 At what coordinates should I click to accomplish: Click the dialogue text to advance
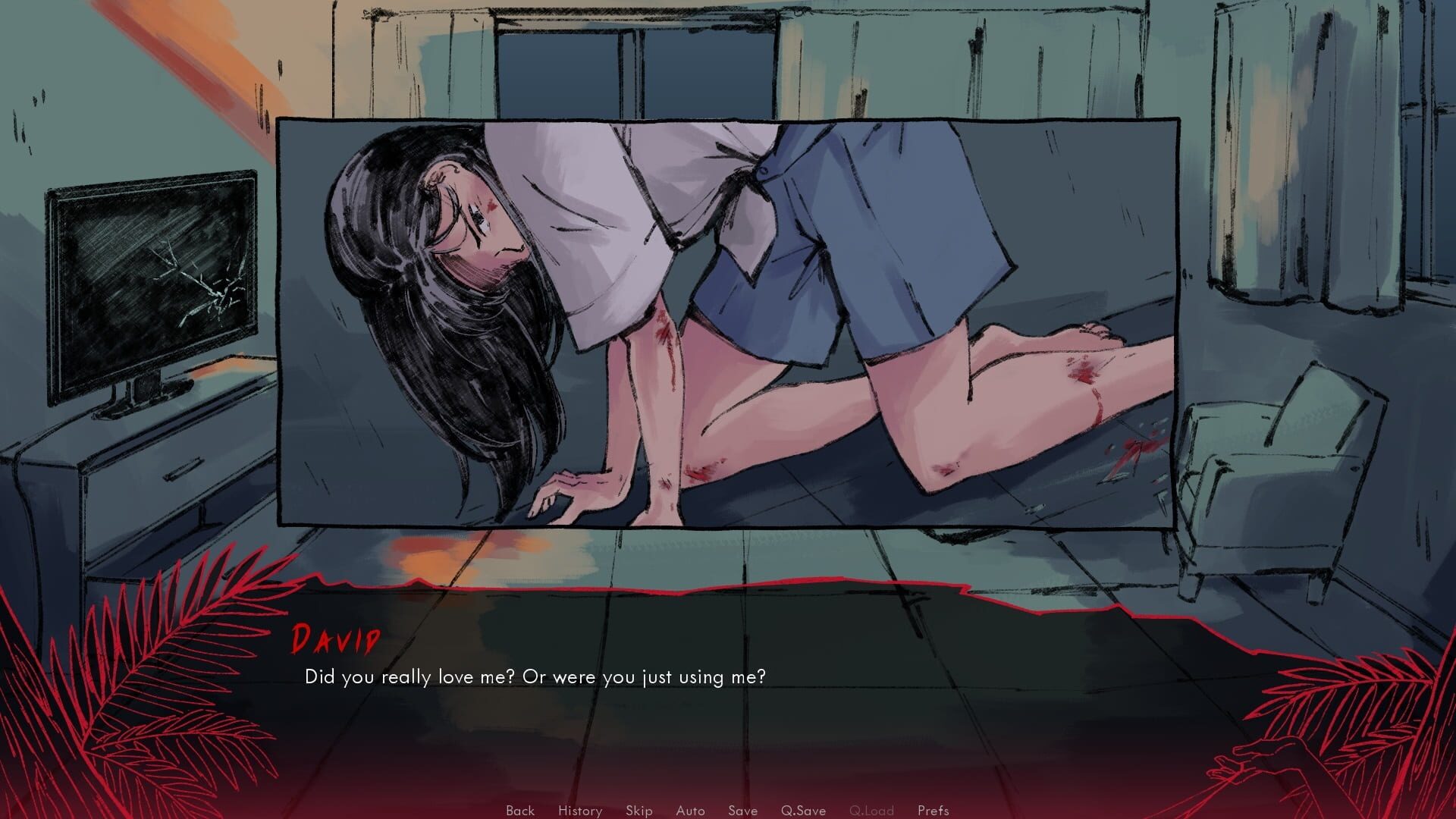pyautogui.click(x=536, y=676)
